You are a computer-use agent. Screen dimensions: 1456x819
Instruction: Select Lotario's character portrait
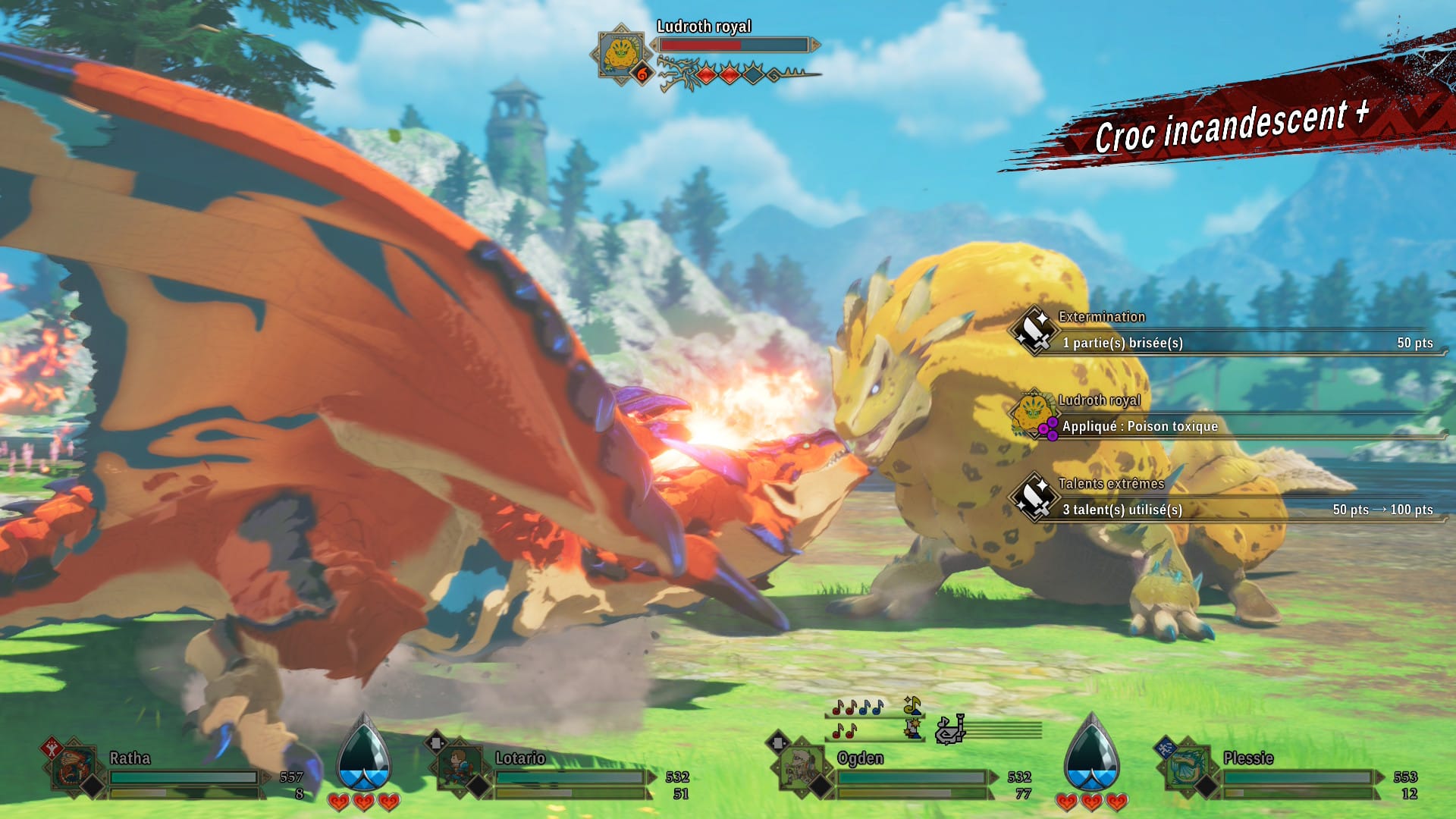459,767
